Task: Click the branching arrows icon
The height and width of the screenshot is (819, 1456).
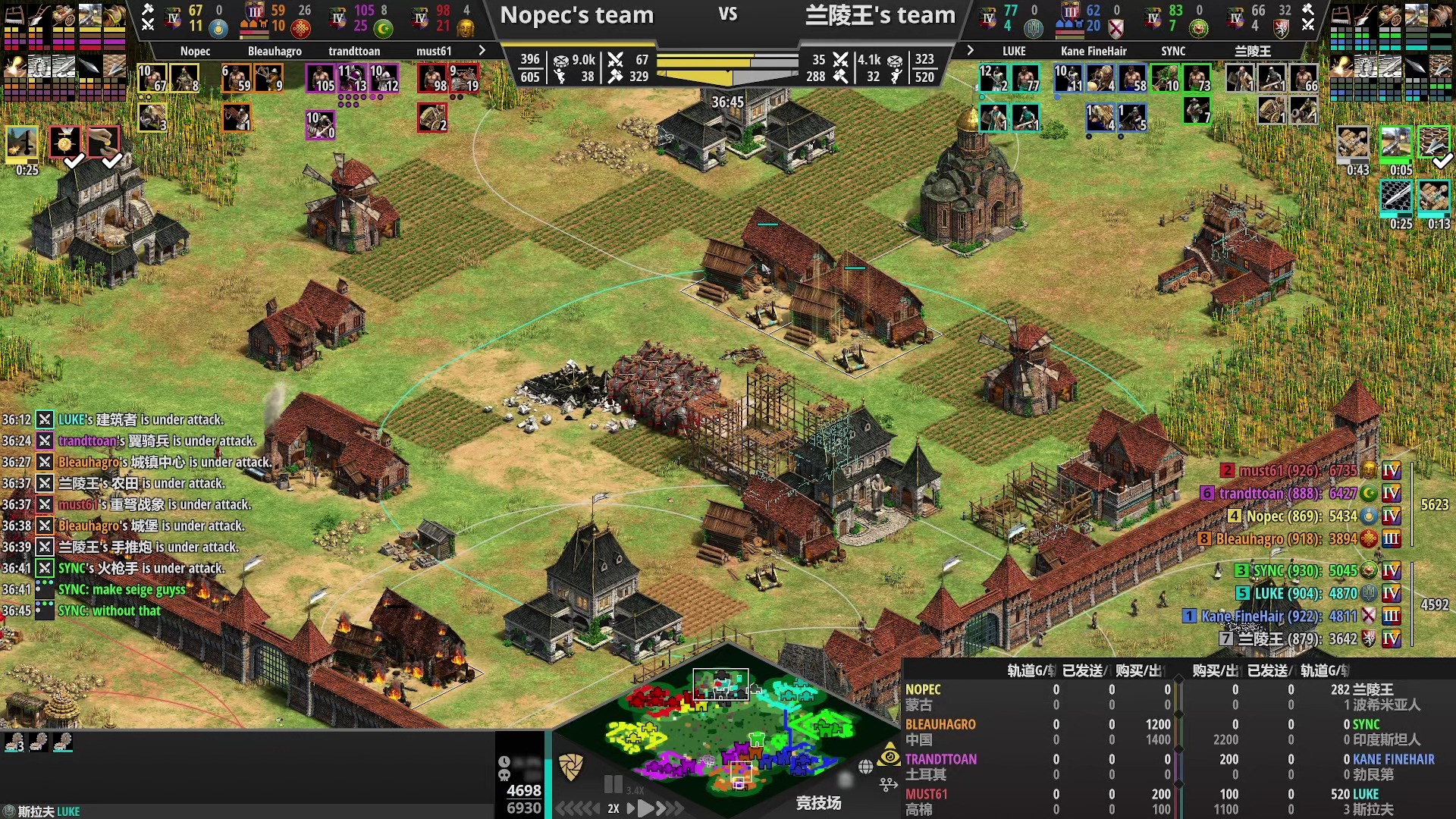Action: (x=889, y=784)
